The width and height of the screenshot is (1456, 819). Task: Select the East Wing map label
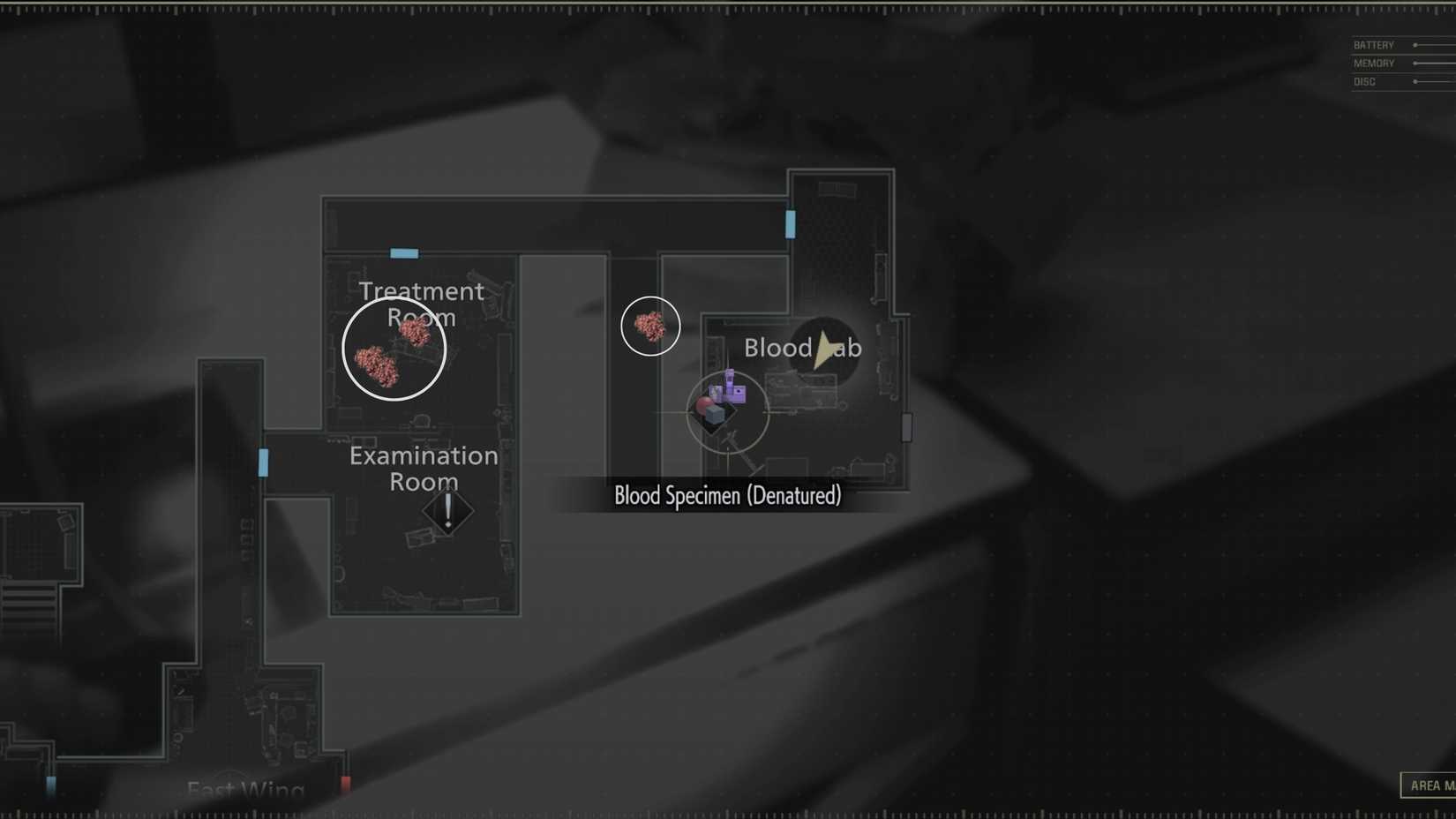coord(244,788)
